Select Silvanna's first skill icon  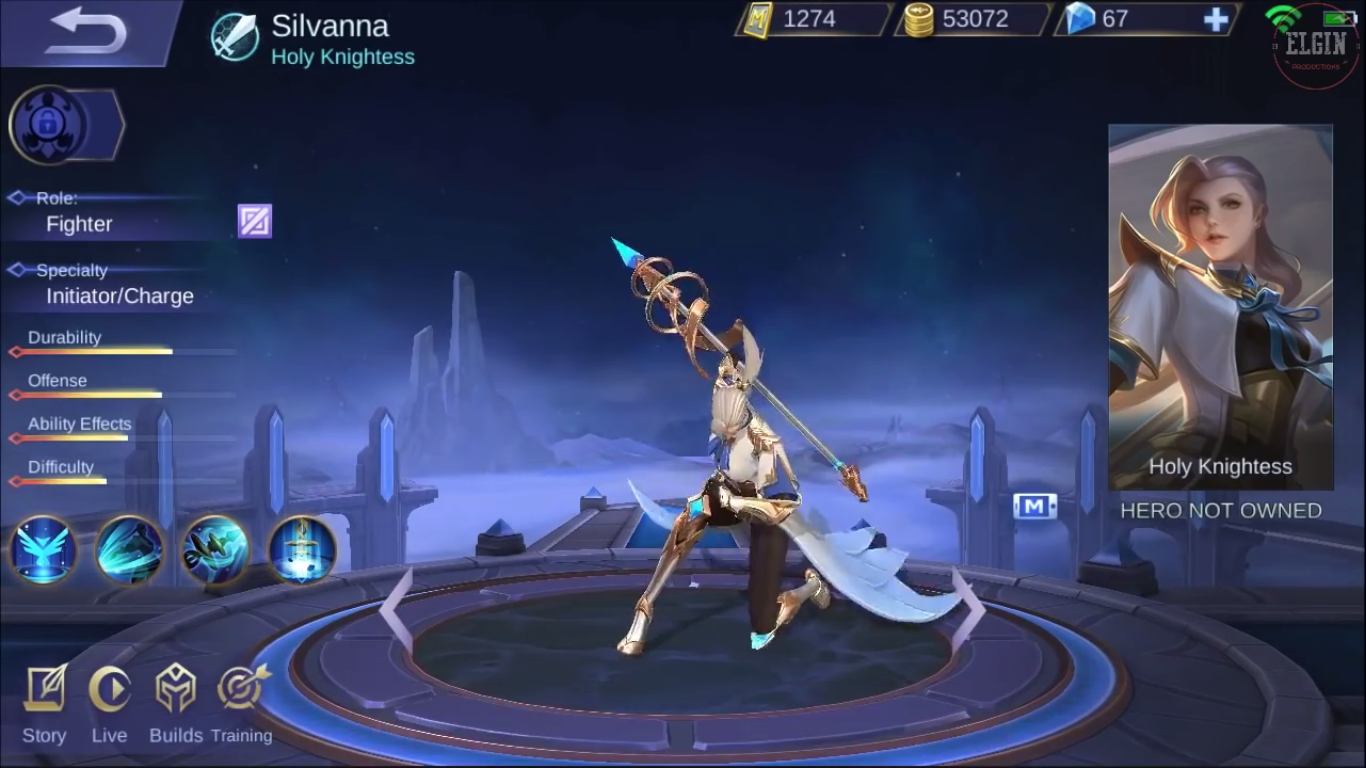pyautogui.click(x=44, y=551)
